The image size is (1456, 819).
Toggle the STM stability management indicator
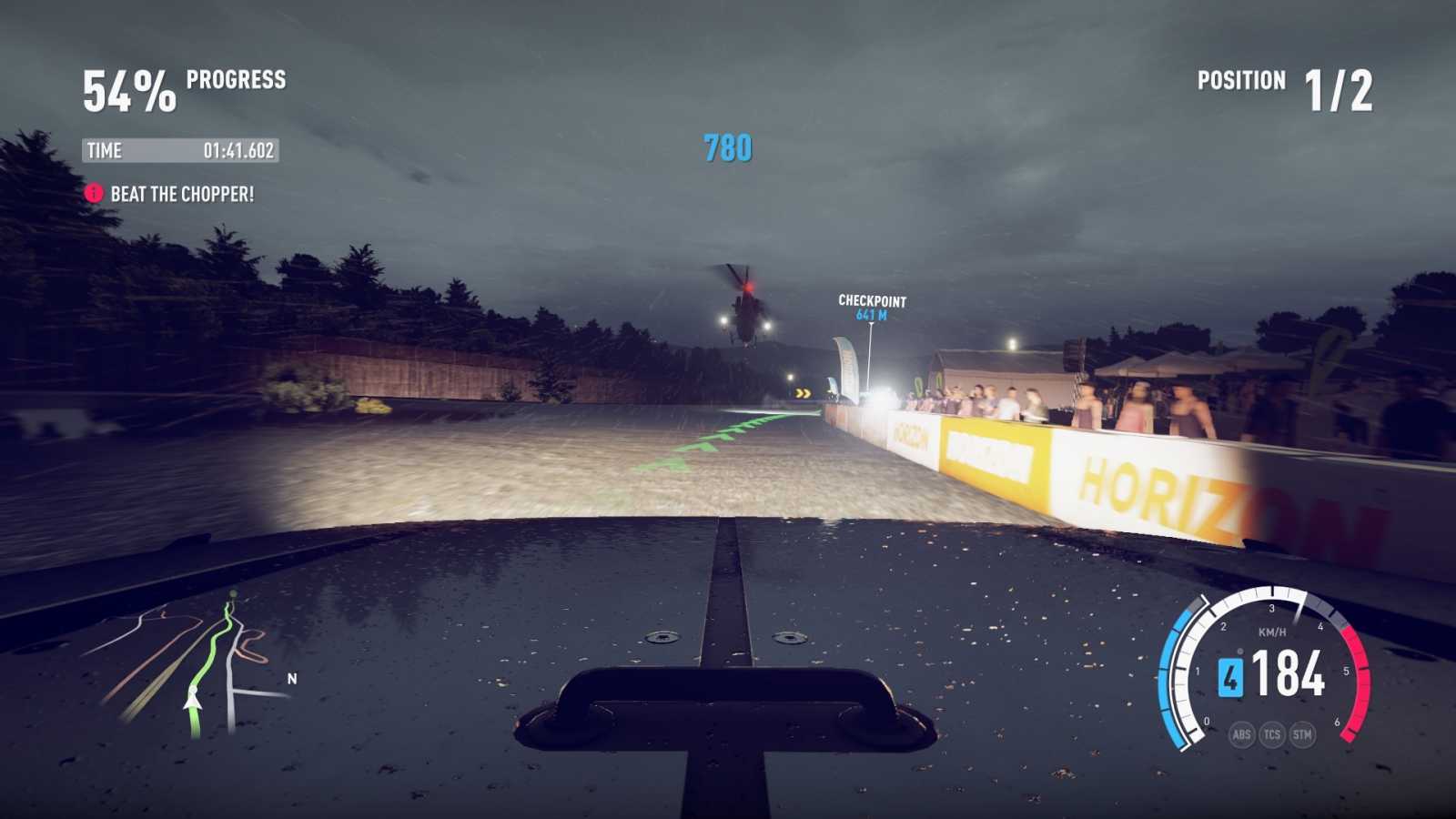coord(1305,733)
